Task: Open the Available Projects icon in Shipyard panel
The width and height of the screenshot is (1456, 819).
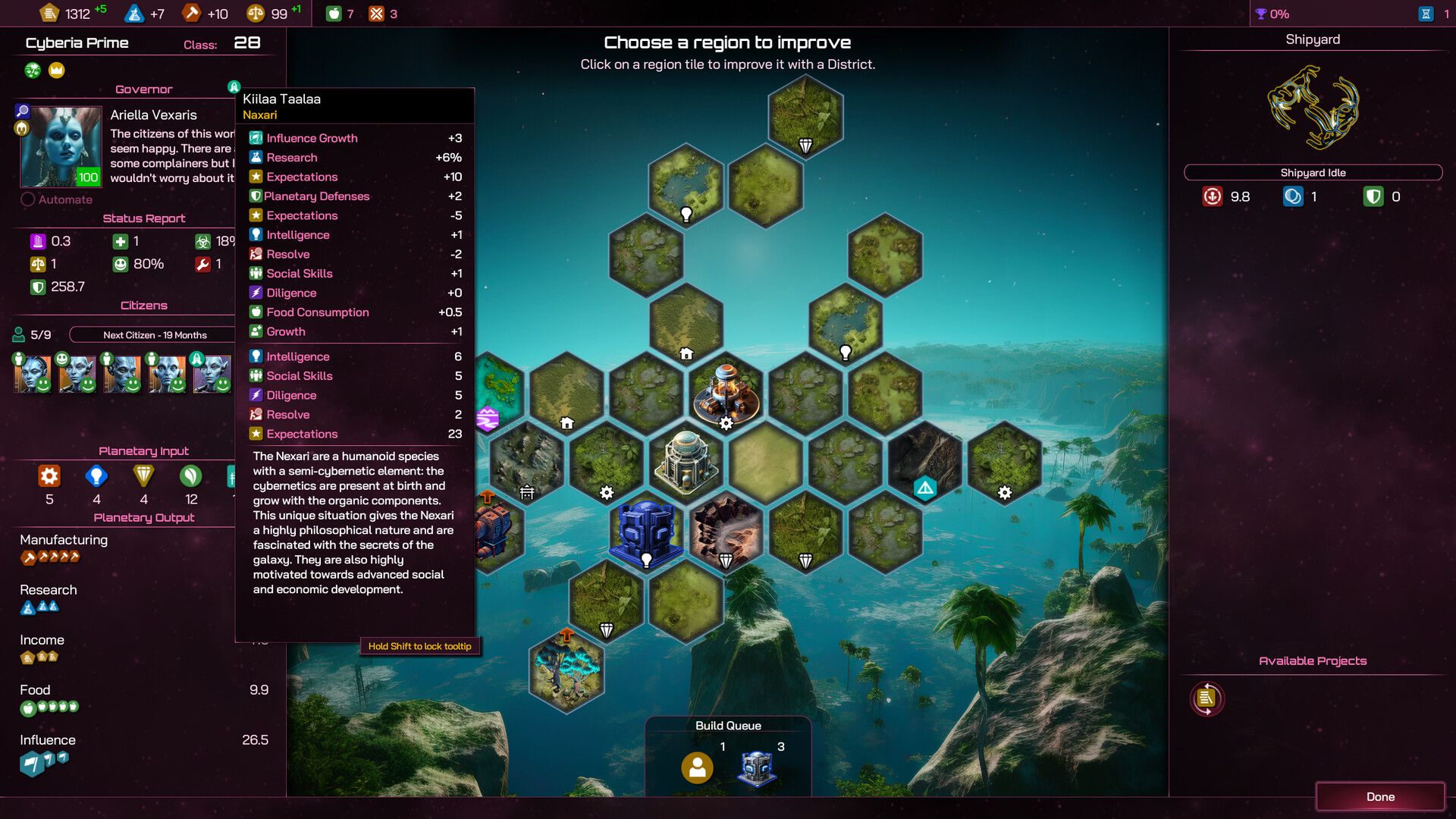Action: 1207,698
